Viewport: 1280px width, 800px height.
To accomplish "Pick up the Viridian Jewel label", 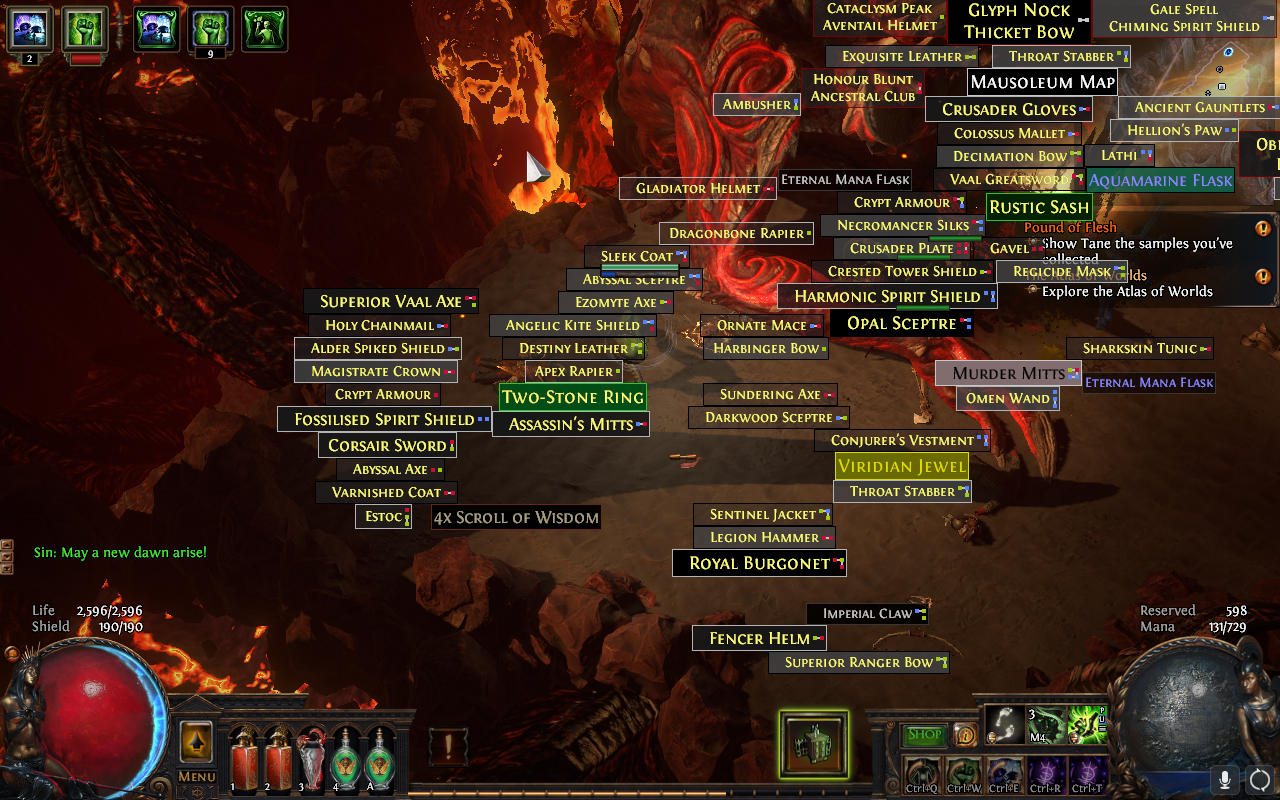I will pos(902,466).
